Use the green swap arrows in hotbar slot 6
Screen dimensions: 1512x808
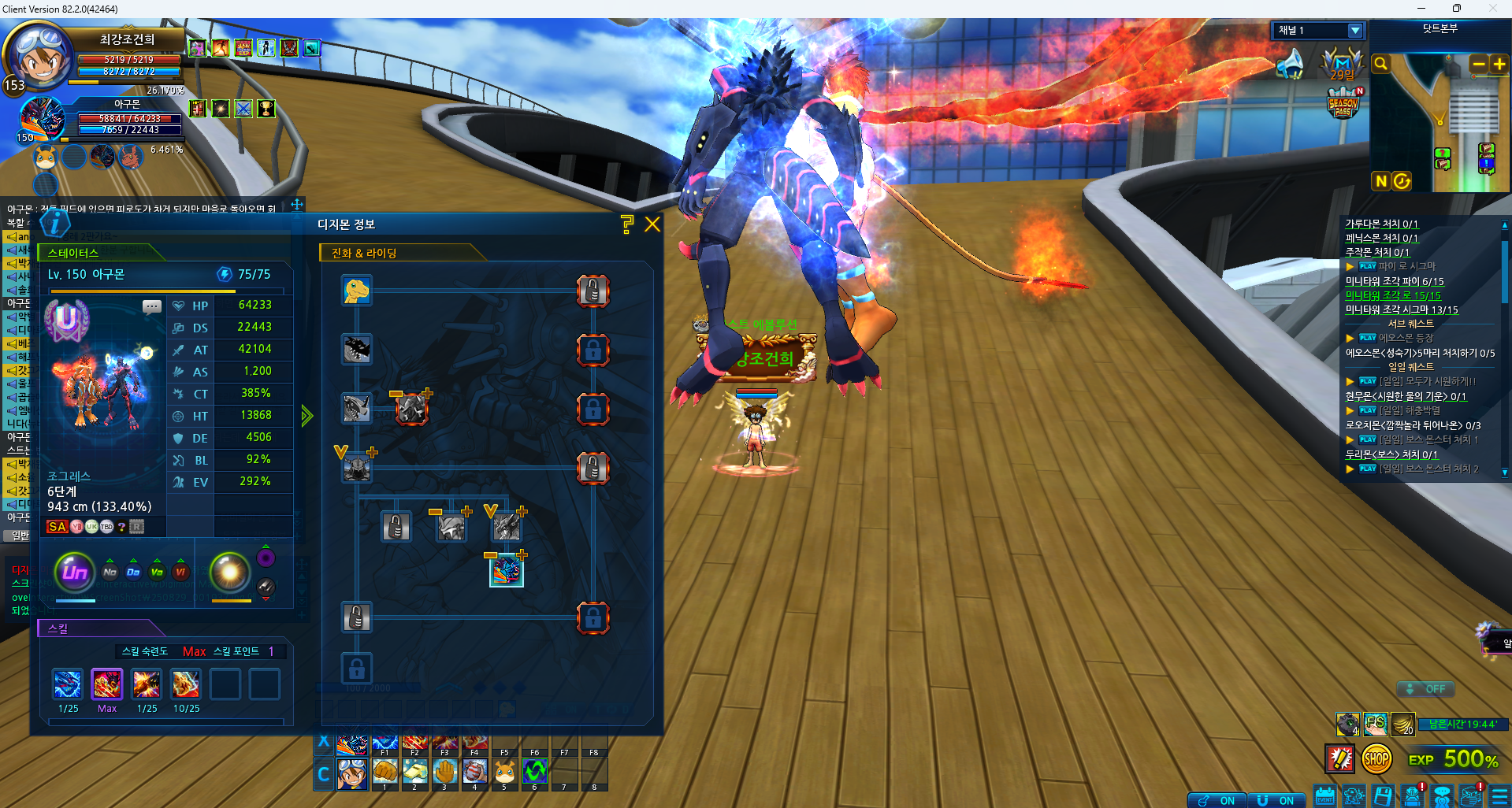click(534, 772)
